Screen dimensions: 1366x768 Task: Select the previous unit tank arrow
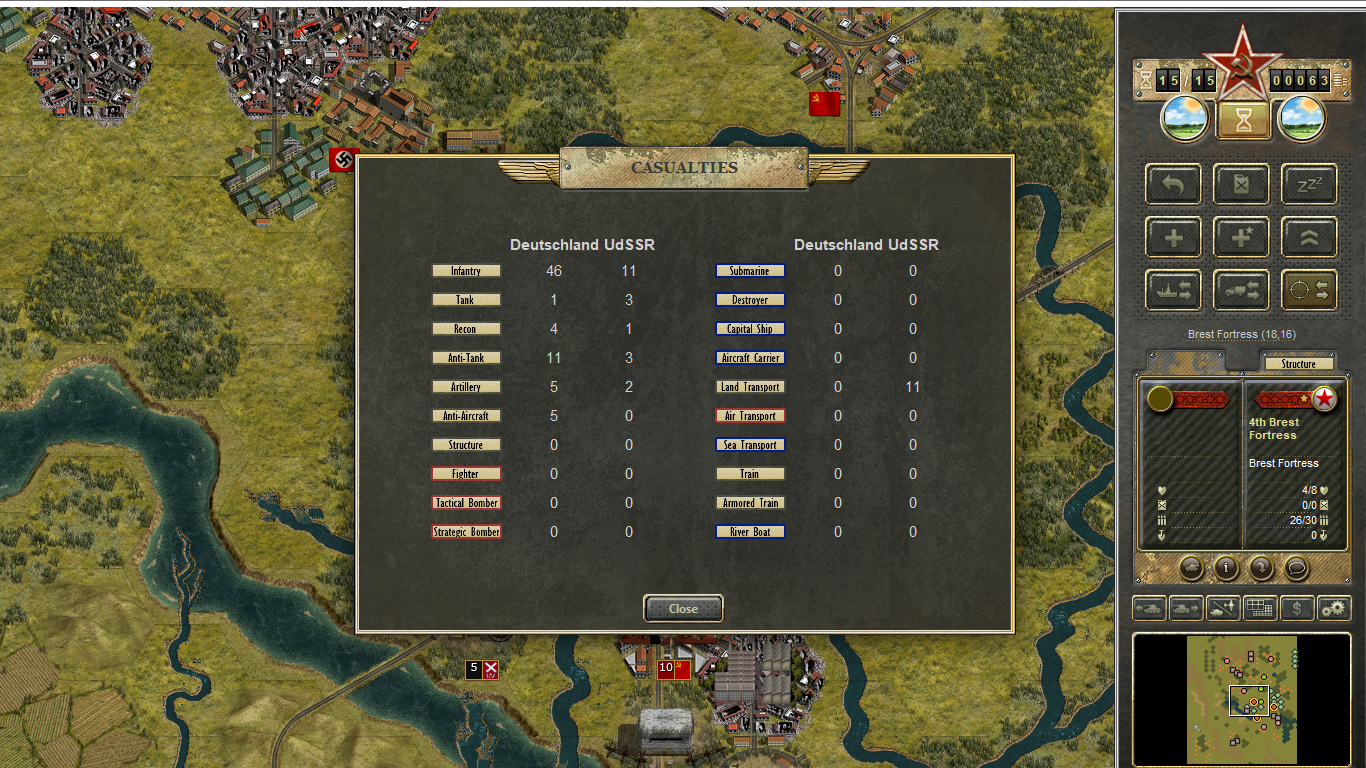coord(1148,607)
